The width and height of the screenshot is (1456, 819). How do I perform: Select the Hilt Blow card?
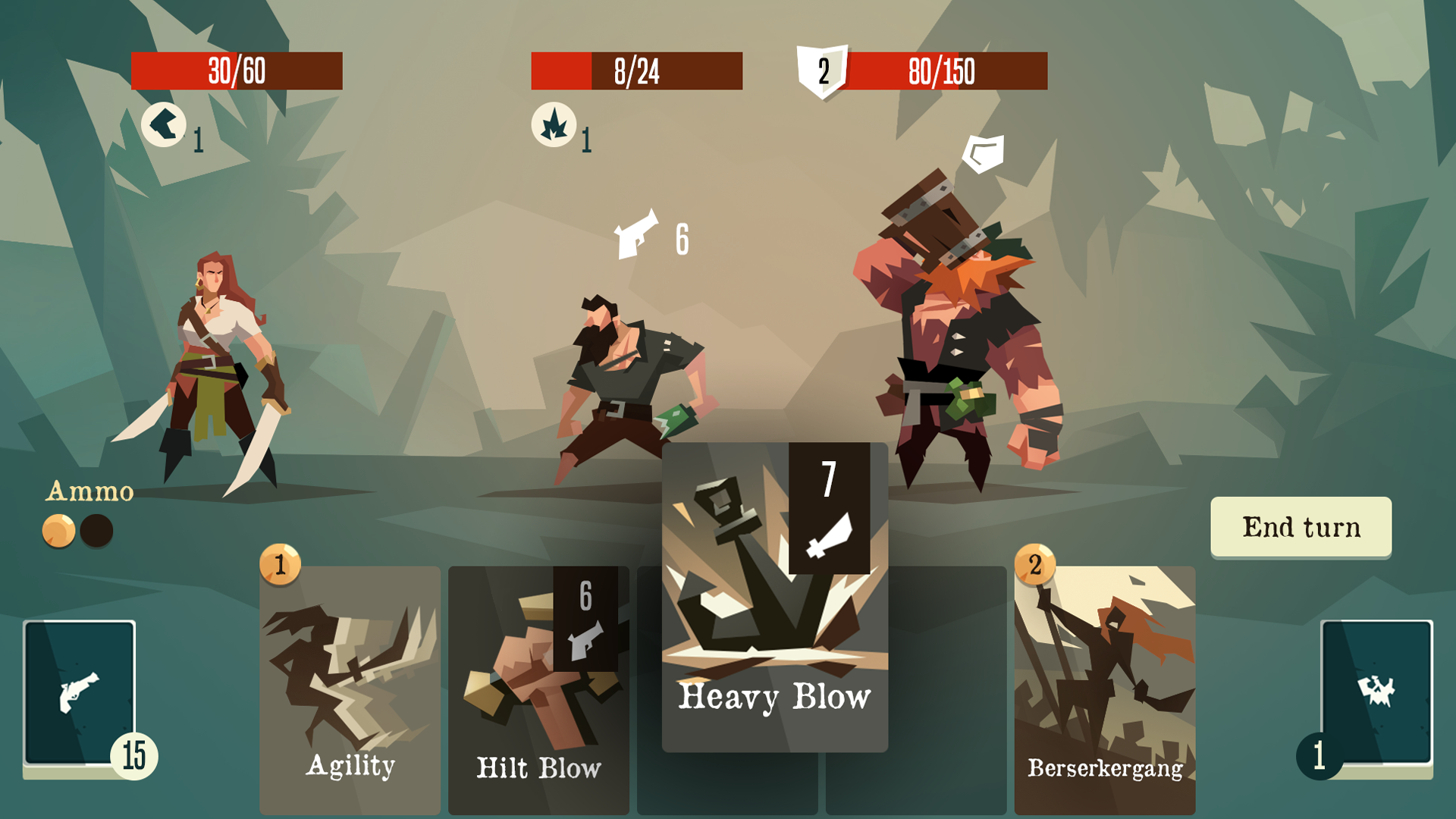[x=538, y=690]
